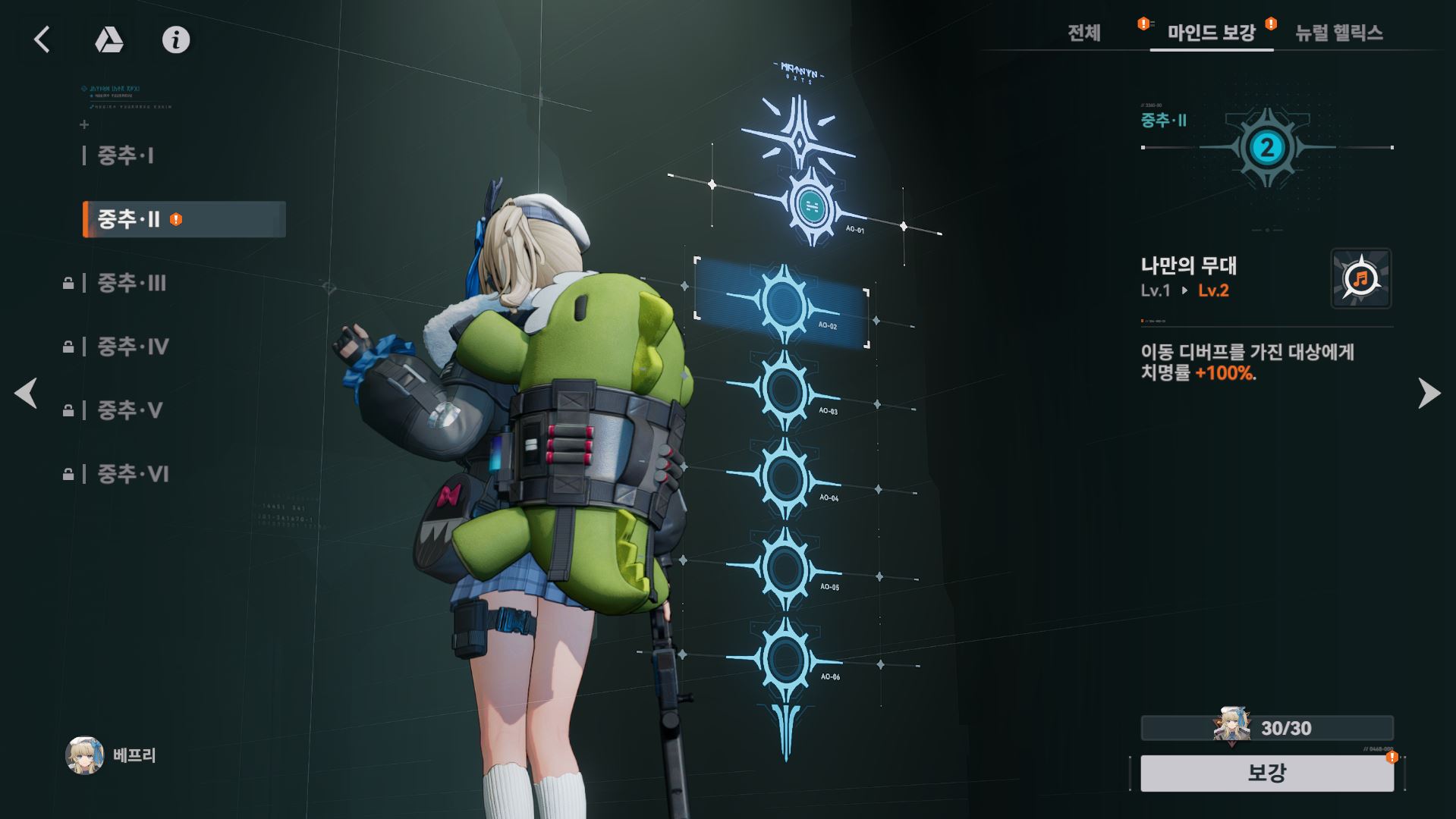Image resolution: width=1456 pixels, height=819 pixels.
Task: Select the AO-01 spine node
Action: pyautogui.click(x=811, y=204)
